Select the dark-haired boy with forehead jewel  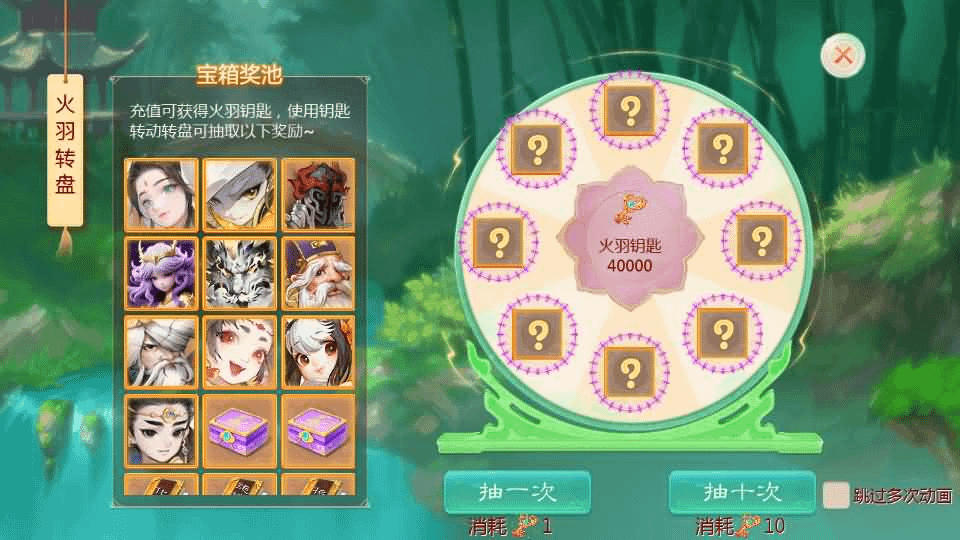pyautogui.click(x=161, y=430)
